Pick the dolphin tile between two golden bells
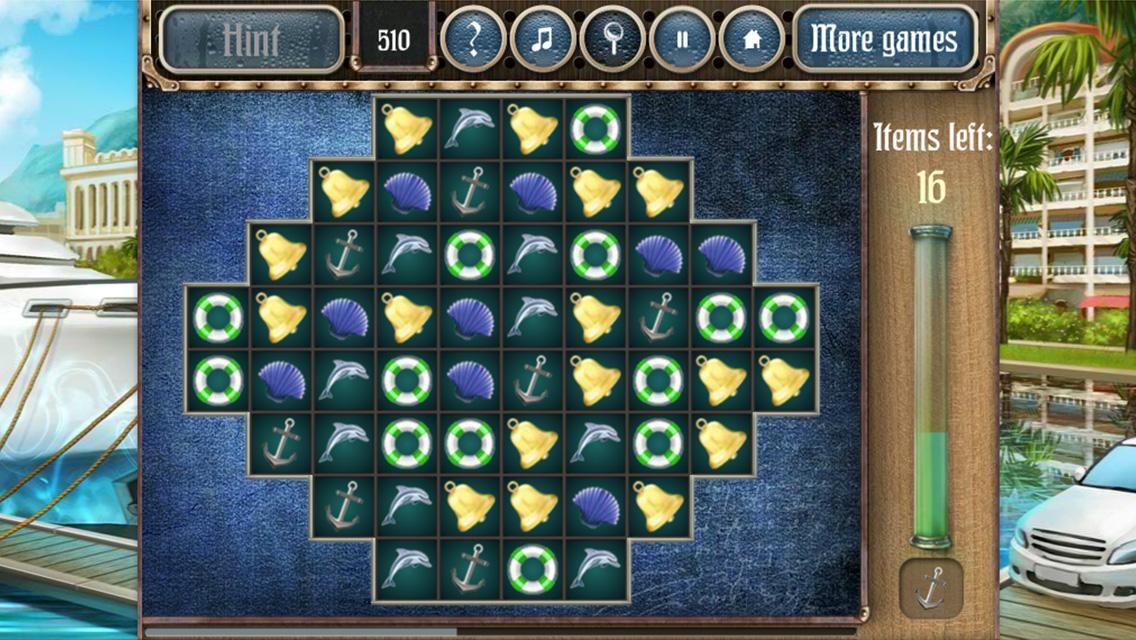The width and height of the screenshot is (1136, 640). (469, 128)
